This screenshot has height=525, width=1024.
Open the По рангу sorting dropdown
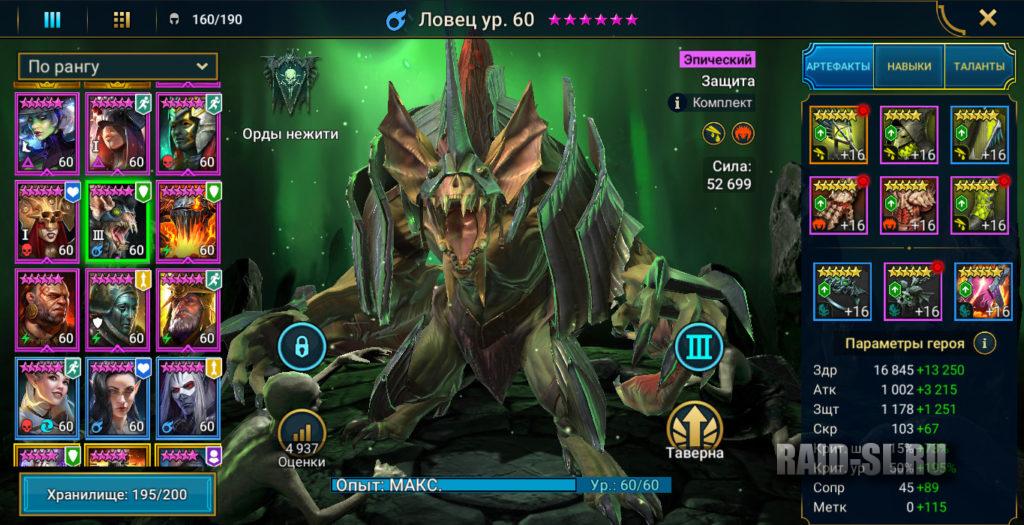point(118,67)
